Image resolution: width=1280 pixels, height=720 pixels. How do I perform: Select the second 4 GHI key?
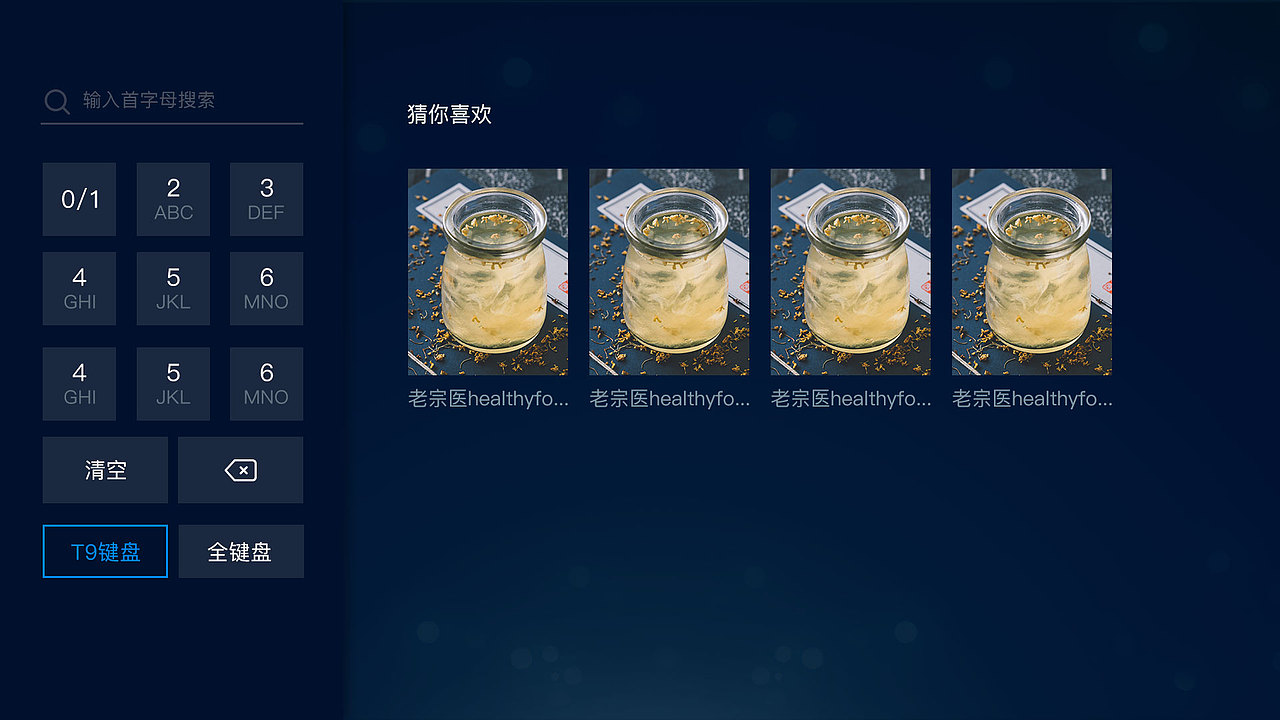[x=79, y=383]
